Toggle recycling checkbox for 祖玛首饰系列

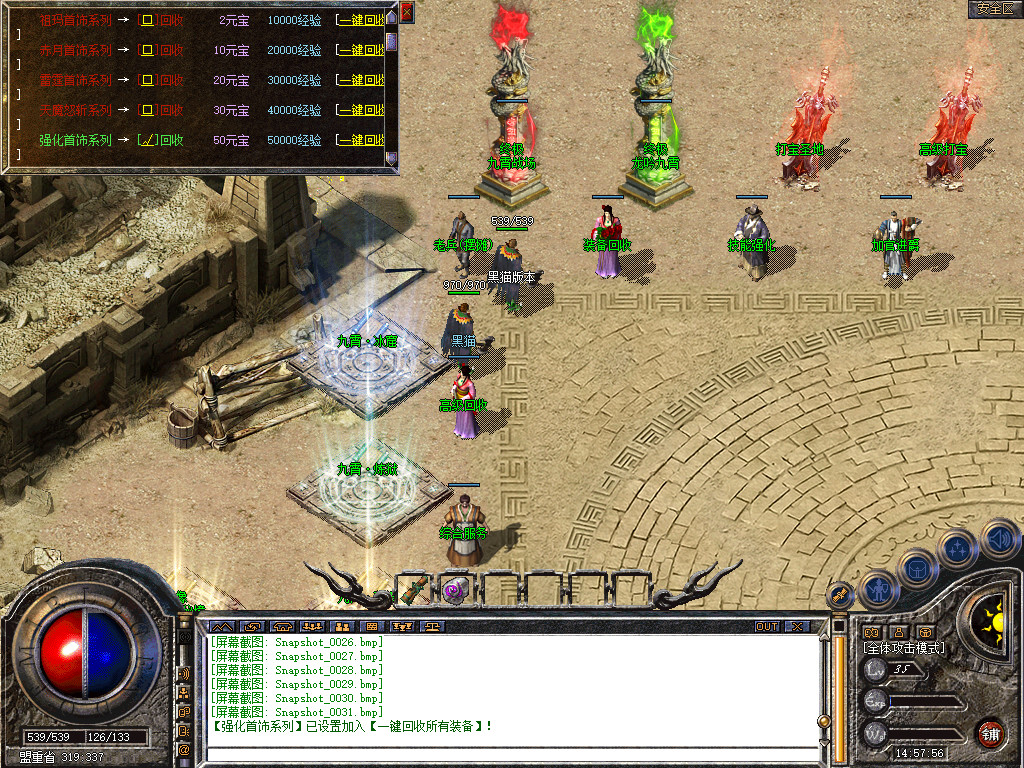146,20
